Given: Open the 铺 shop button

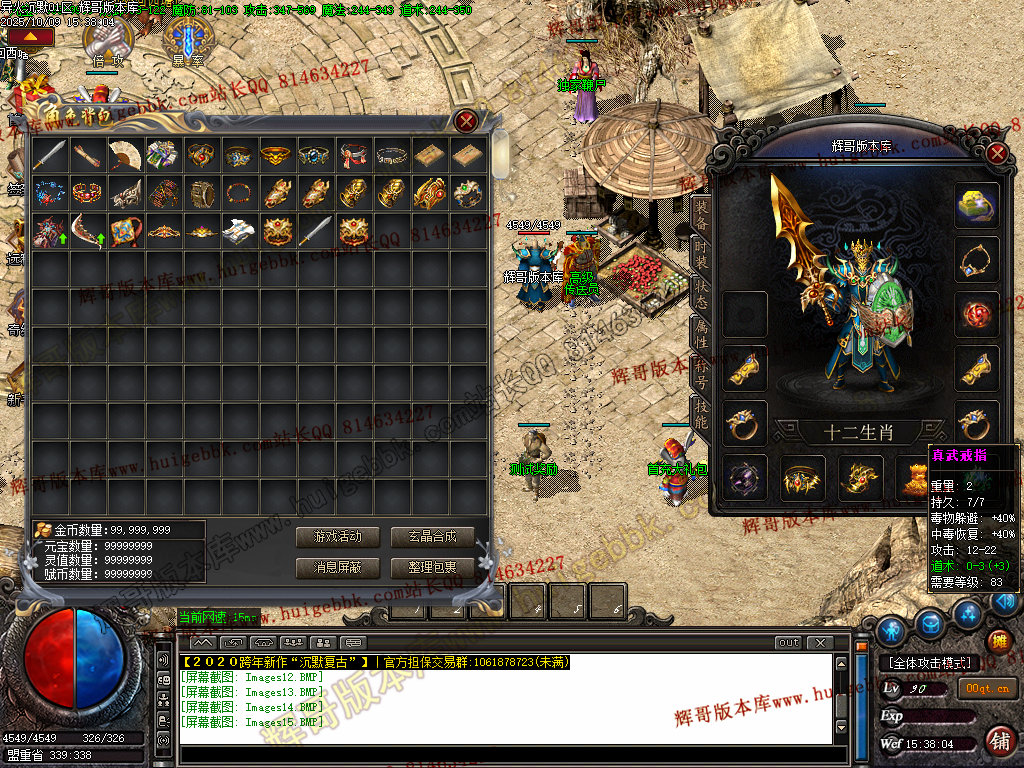Looking at the screenshot, I should click(x=998, y=741).
